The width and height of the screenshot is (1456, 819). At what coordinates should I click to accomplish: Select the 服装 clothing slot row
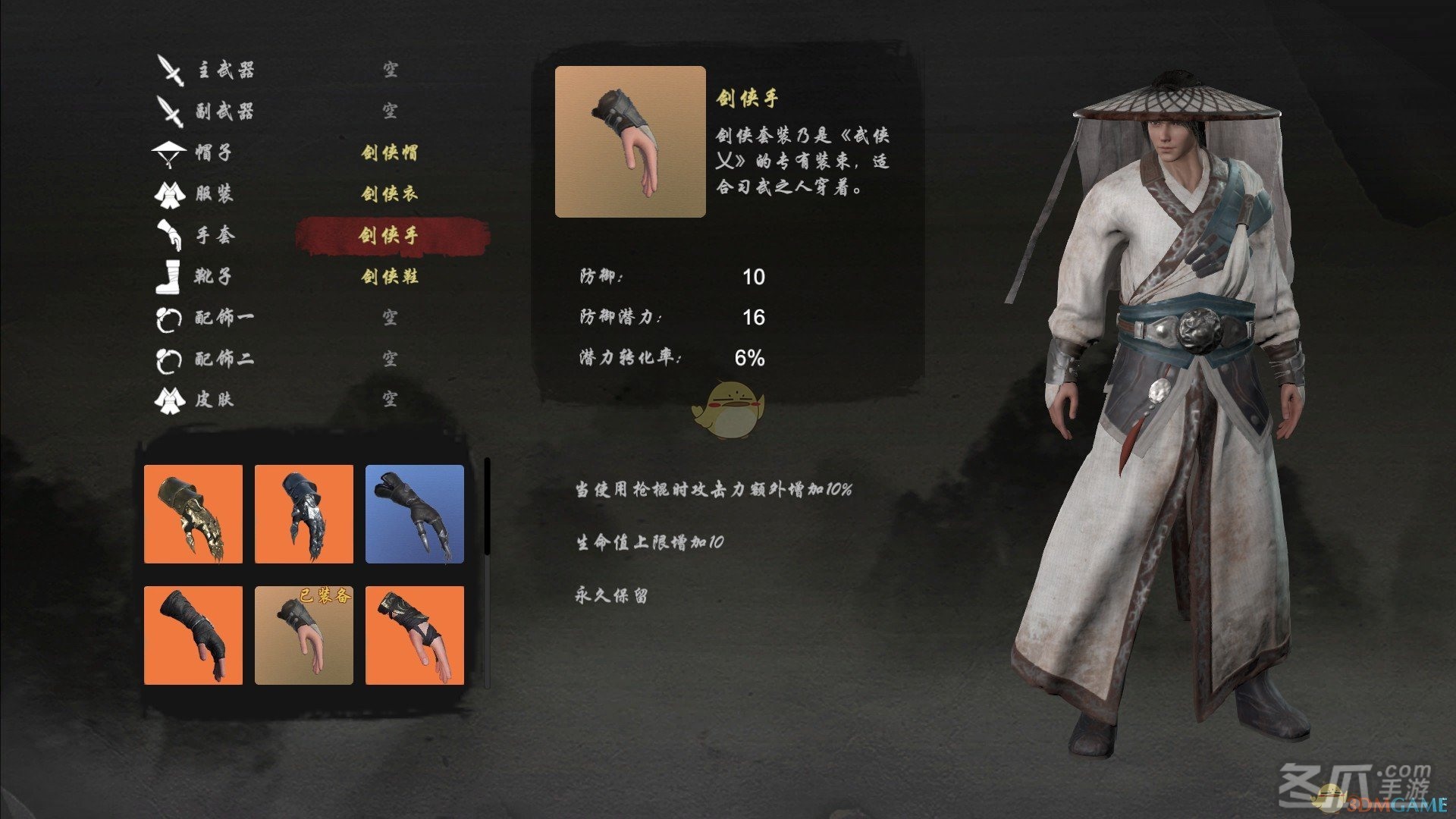(214, 193)
